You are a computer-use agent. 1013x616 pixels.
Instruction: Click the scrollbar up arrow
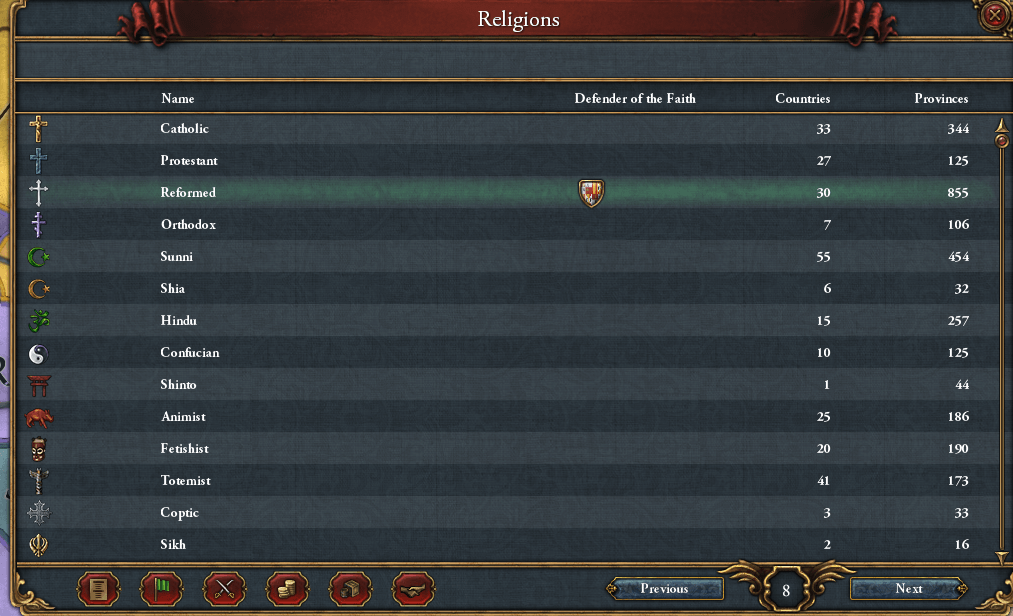(x=1001, y=124)
